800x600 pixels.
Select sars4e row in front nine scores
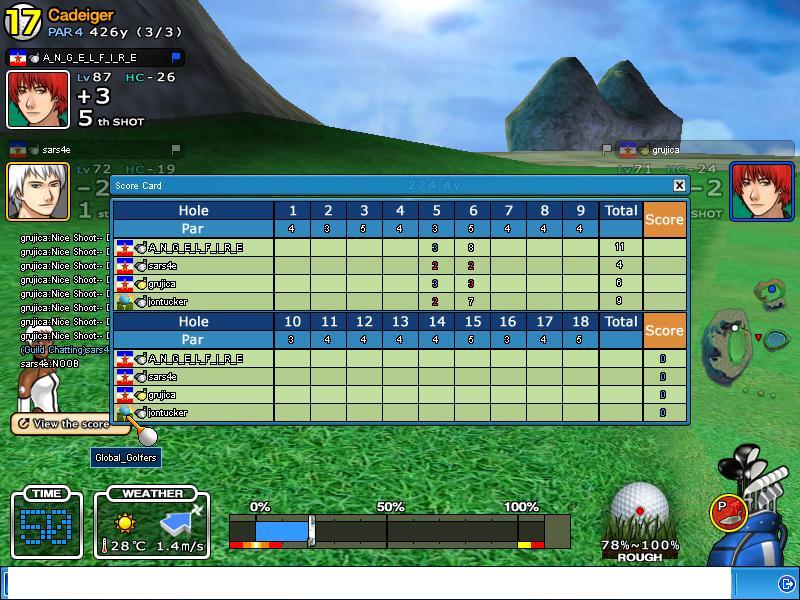point(190,265)
